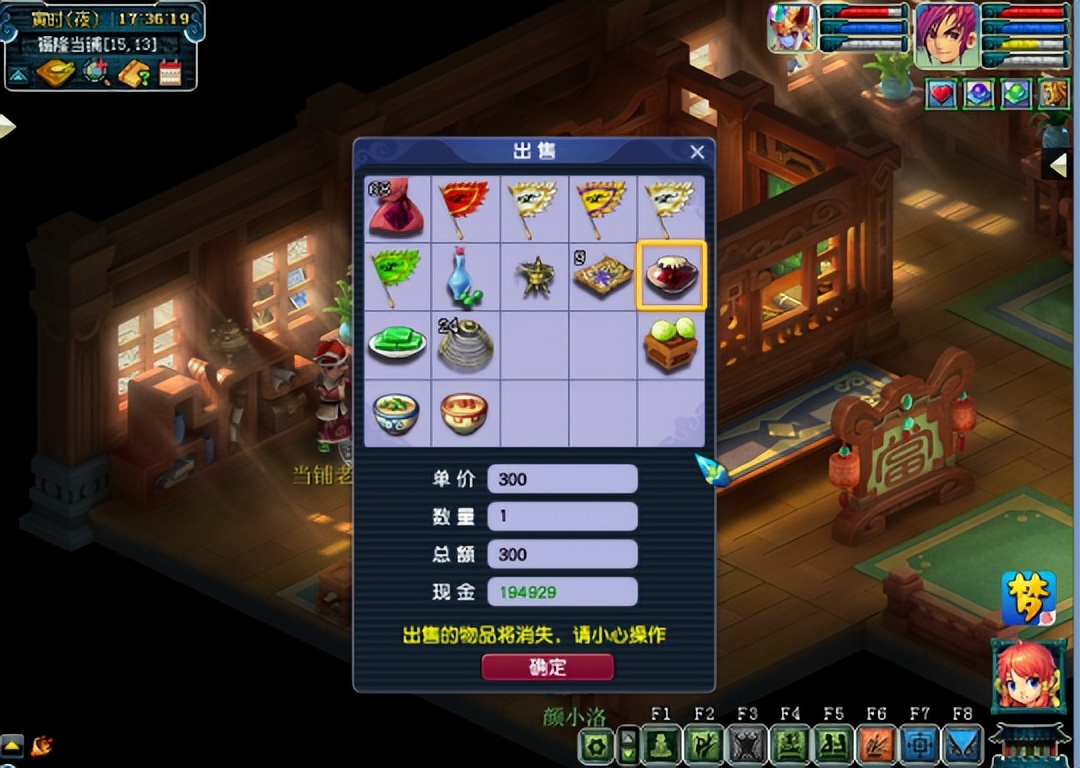Click the 数量 quantity field
The image size is (1080, 768).
562,516
